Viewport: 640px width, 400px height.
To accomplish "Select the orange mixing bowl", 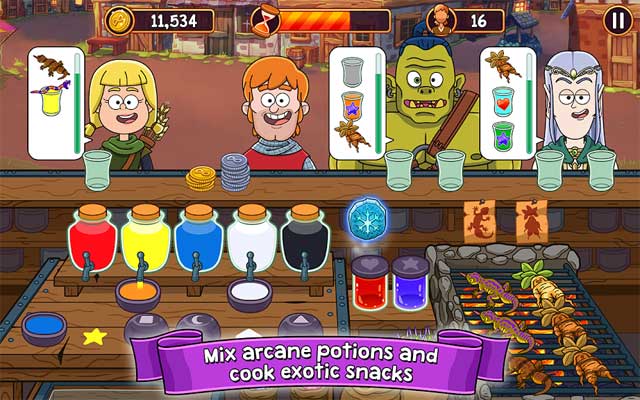I will point(139,293).
